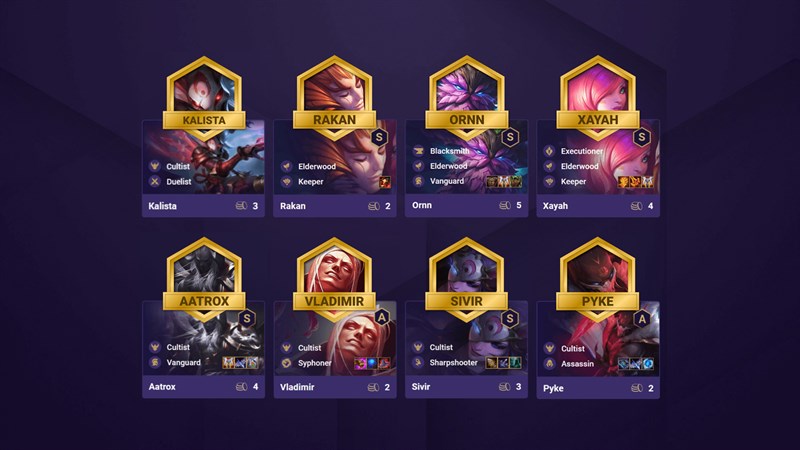
Task: Click Rakan's Keeper trait
Action: click(x=313, y=182)
